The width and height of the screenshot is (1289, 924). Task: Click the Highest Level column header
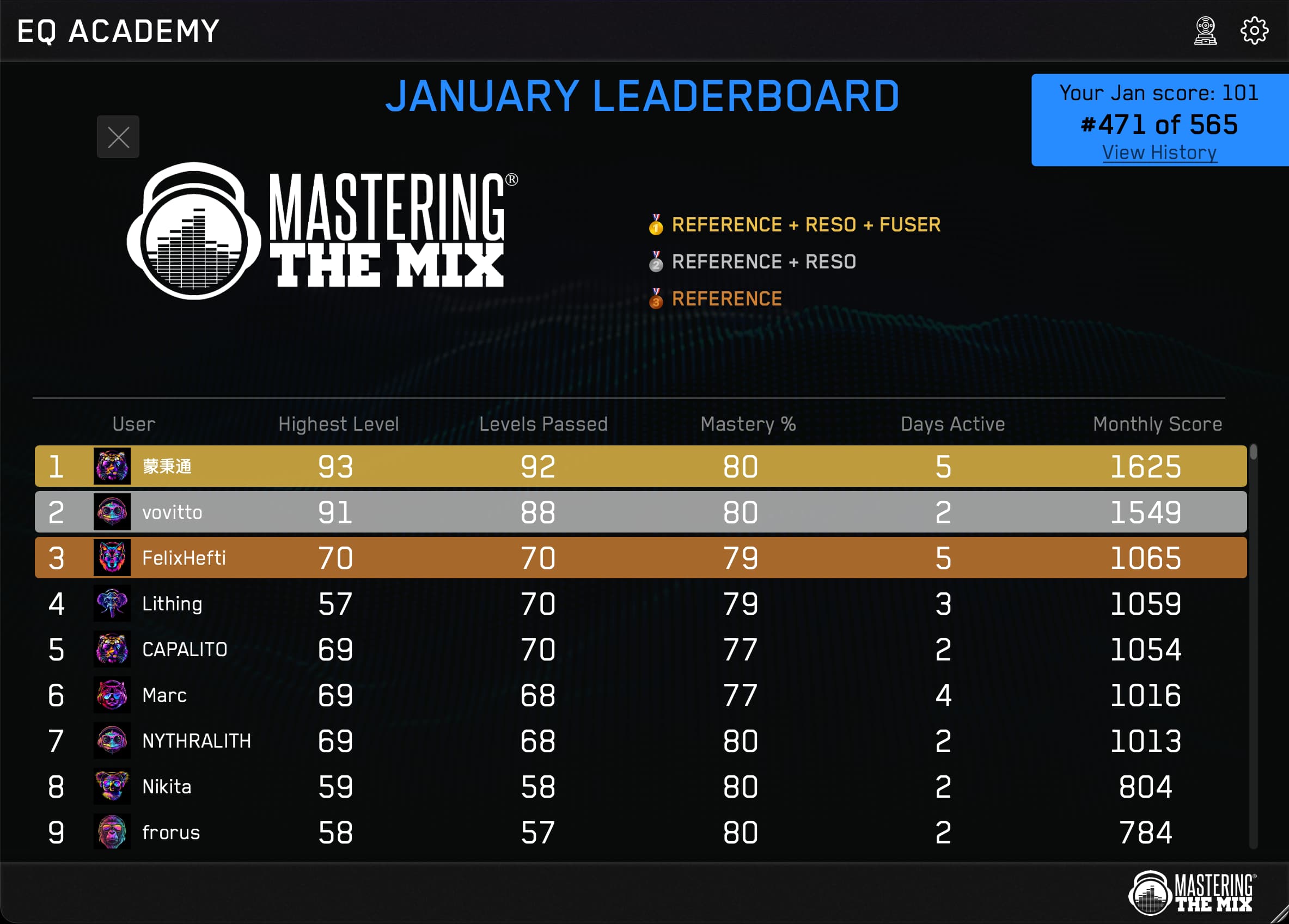(x=338, y=424)
